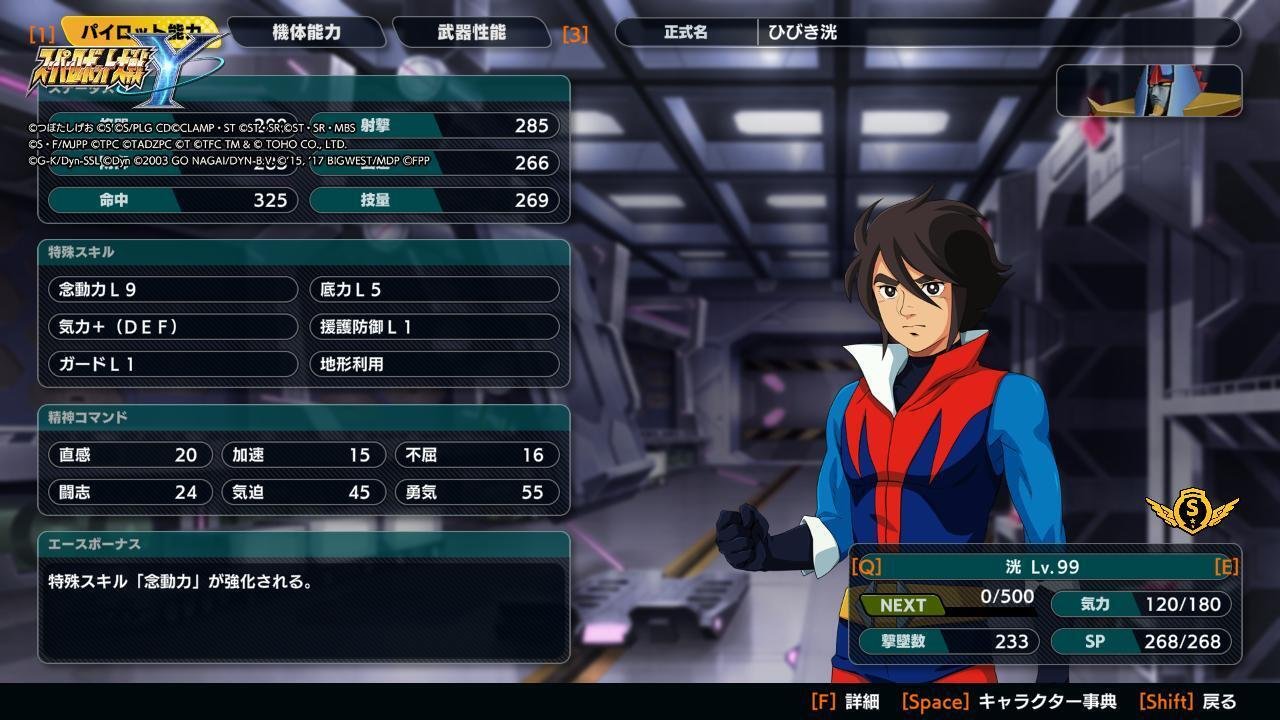Select the 直感 spirit command
The width and height of the screenshot is (1280, 720).
click(130, 455)
